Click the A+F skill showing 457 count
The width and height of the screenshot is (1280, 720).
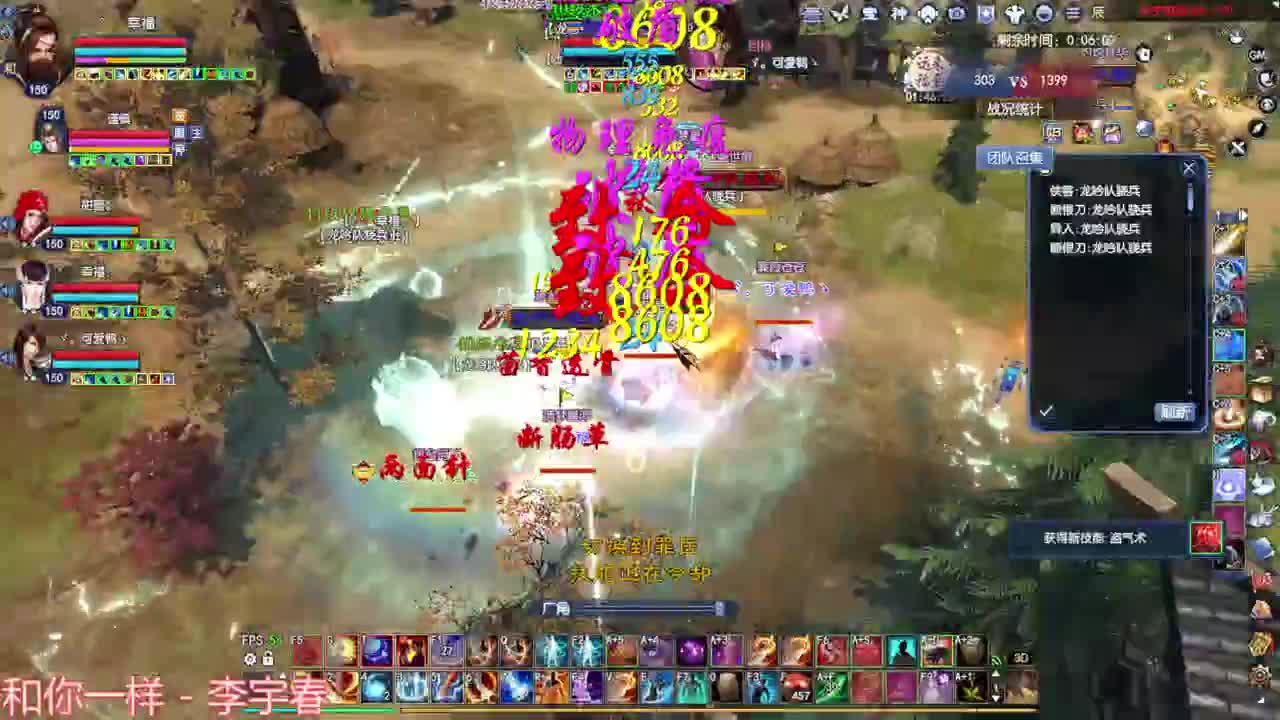(x=800, y=688)
